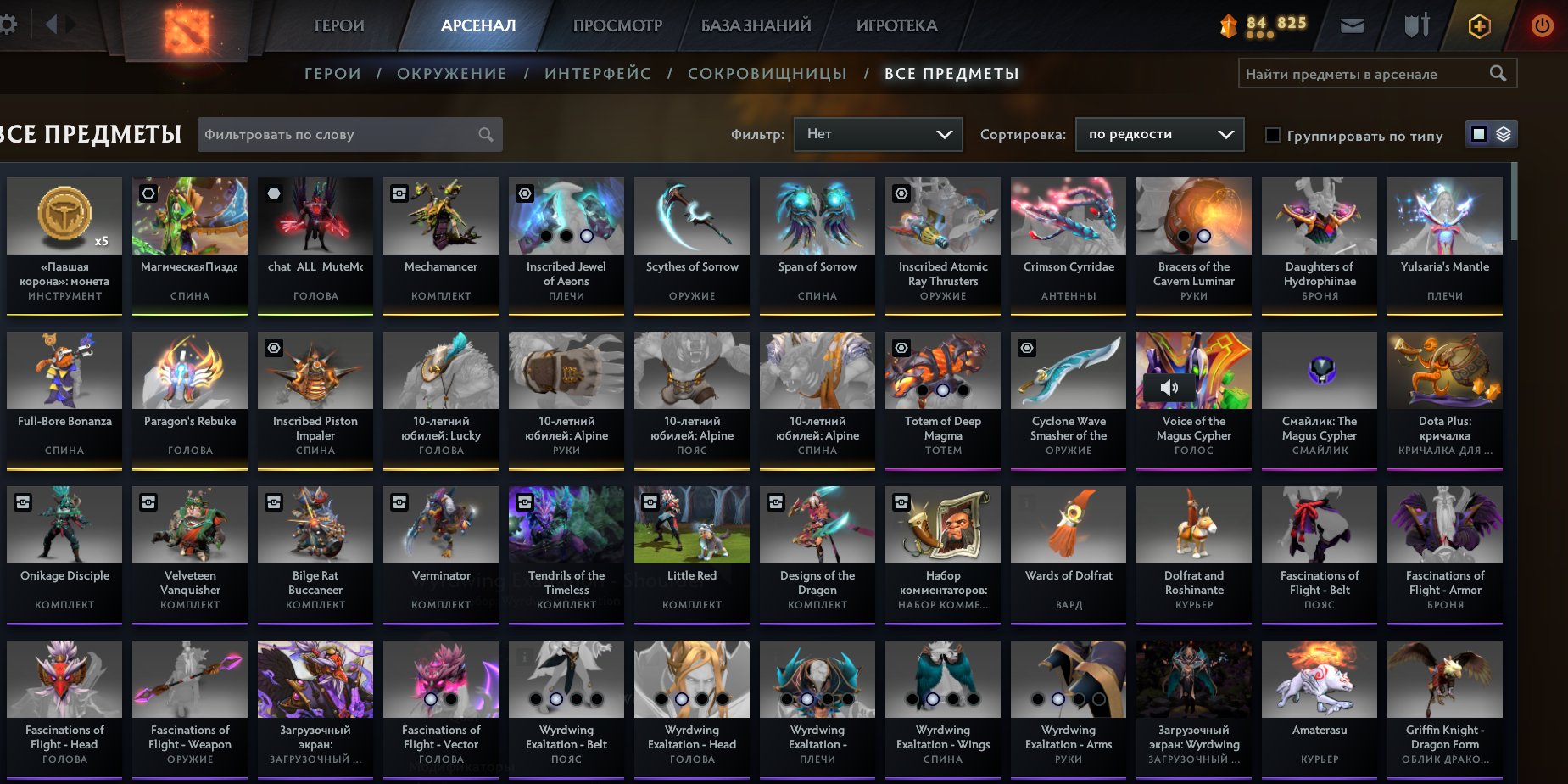Unmute the Voice of the Magus Cypher speaker icon
The width and height of the screenshot is (1568, 784).
pyautogui.click(x=1169, y=388)
